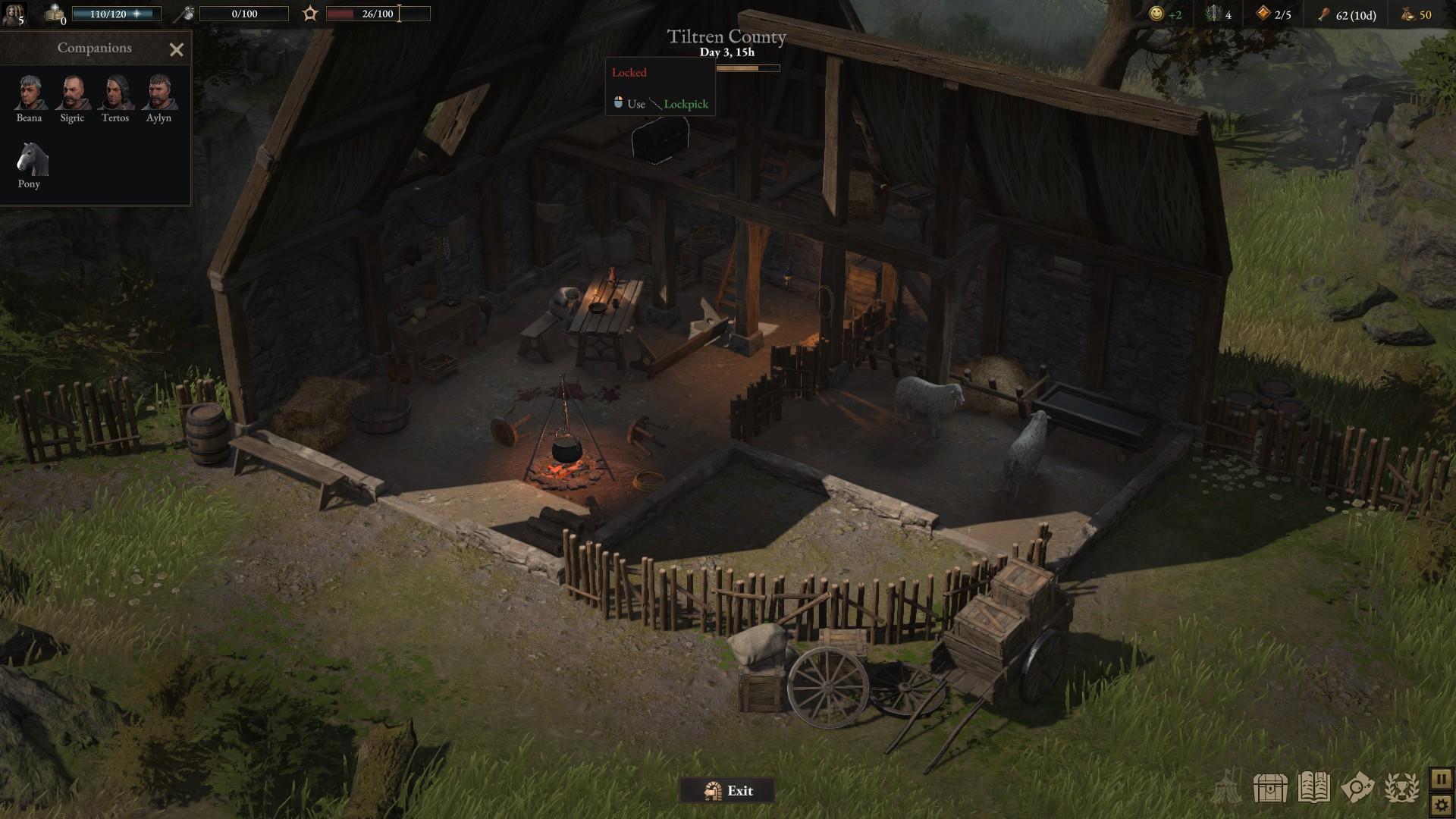Select companion Beana's portrait

point(30,93)
